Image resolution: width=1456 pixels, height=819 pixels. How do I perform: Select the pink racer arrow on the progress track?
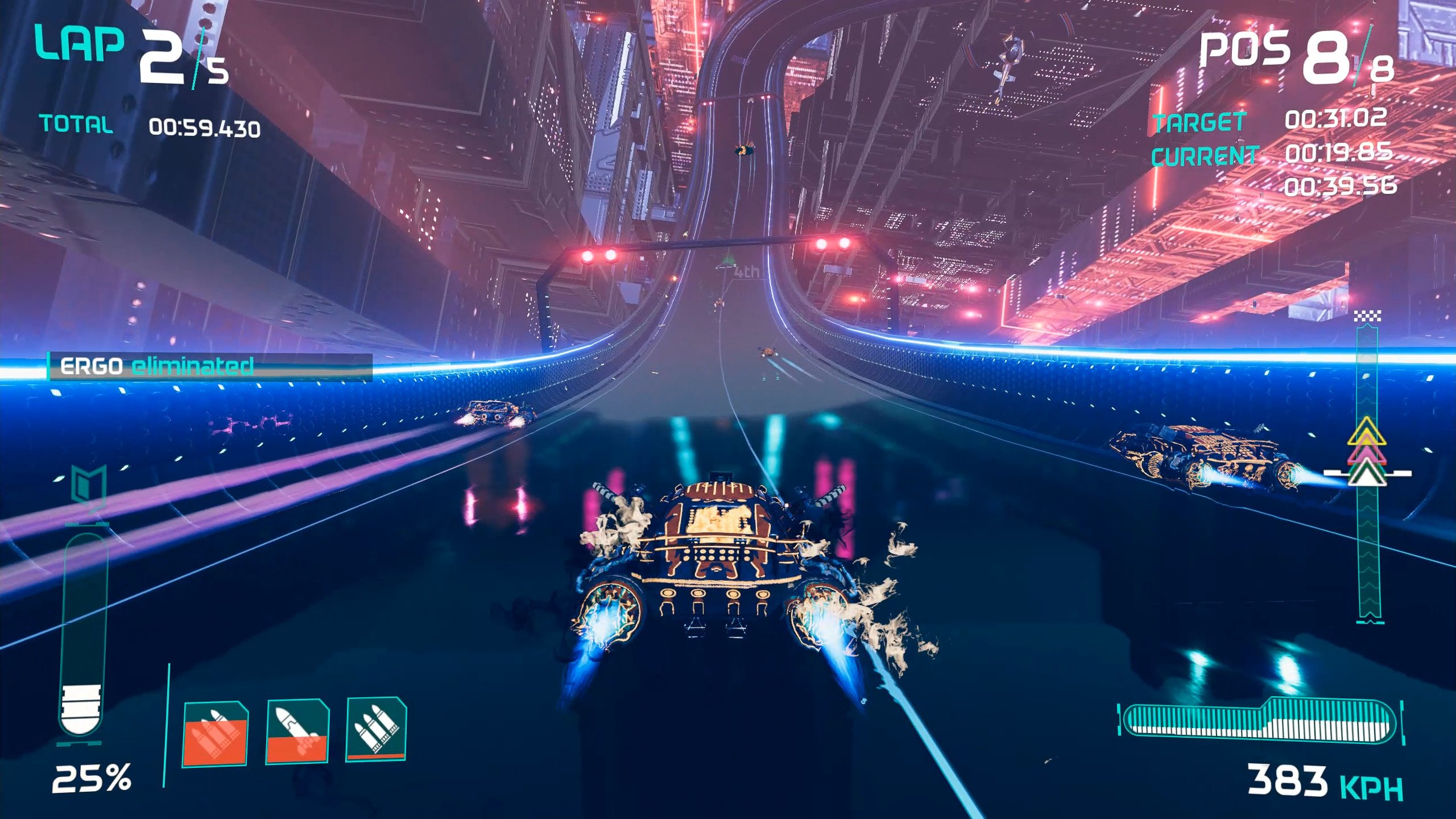(x=1366, y=453)
